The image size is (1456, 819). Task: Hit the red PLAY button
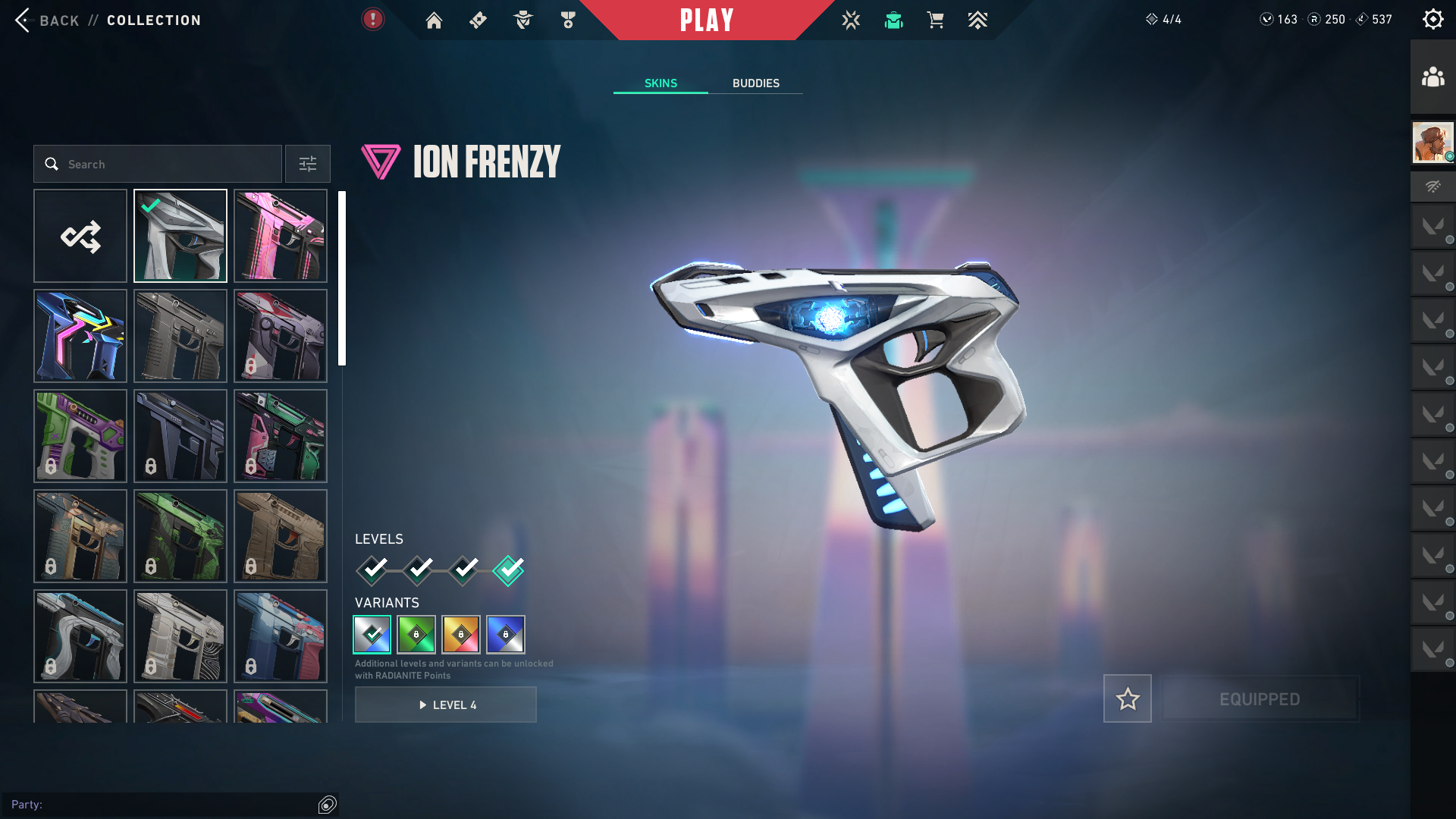[706, 20]
